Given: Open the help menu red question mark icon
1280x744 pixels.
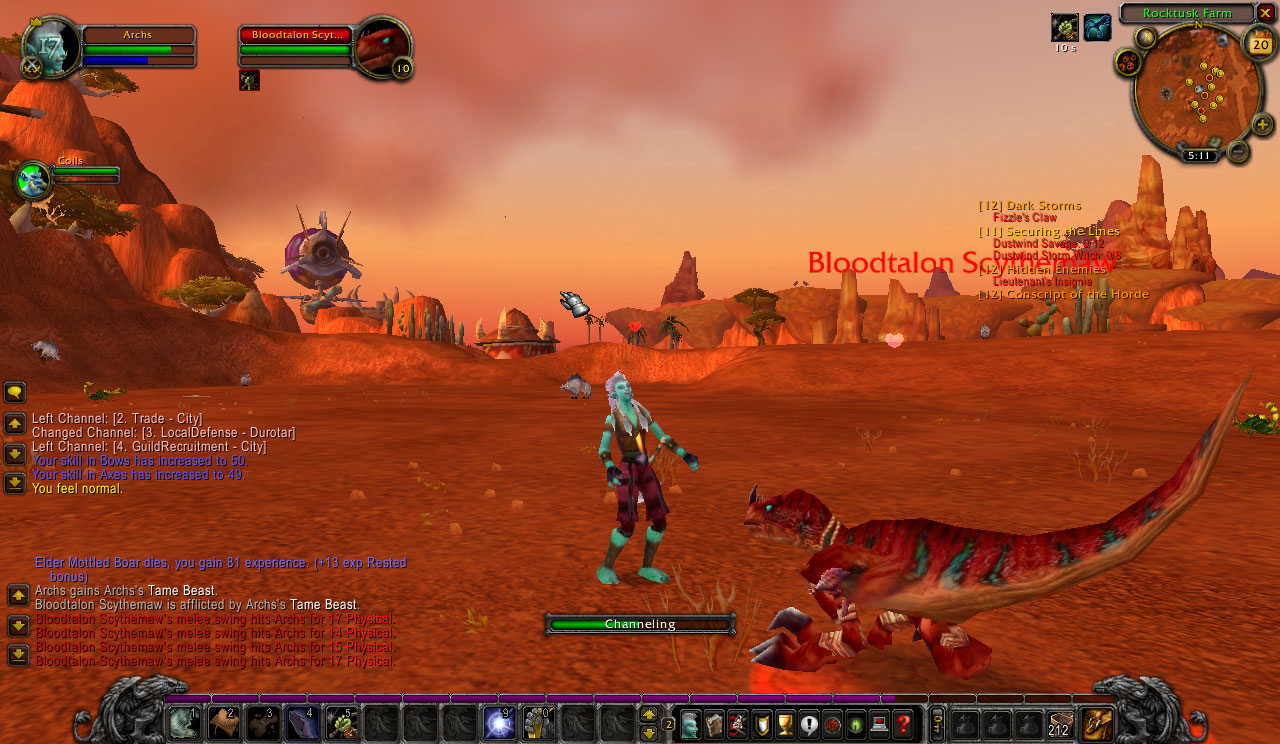Looking at the screenshot, I should (x=901, y=723).
